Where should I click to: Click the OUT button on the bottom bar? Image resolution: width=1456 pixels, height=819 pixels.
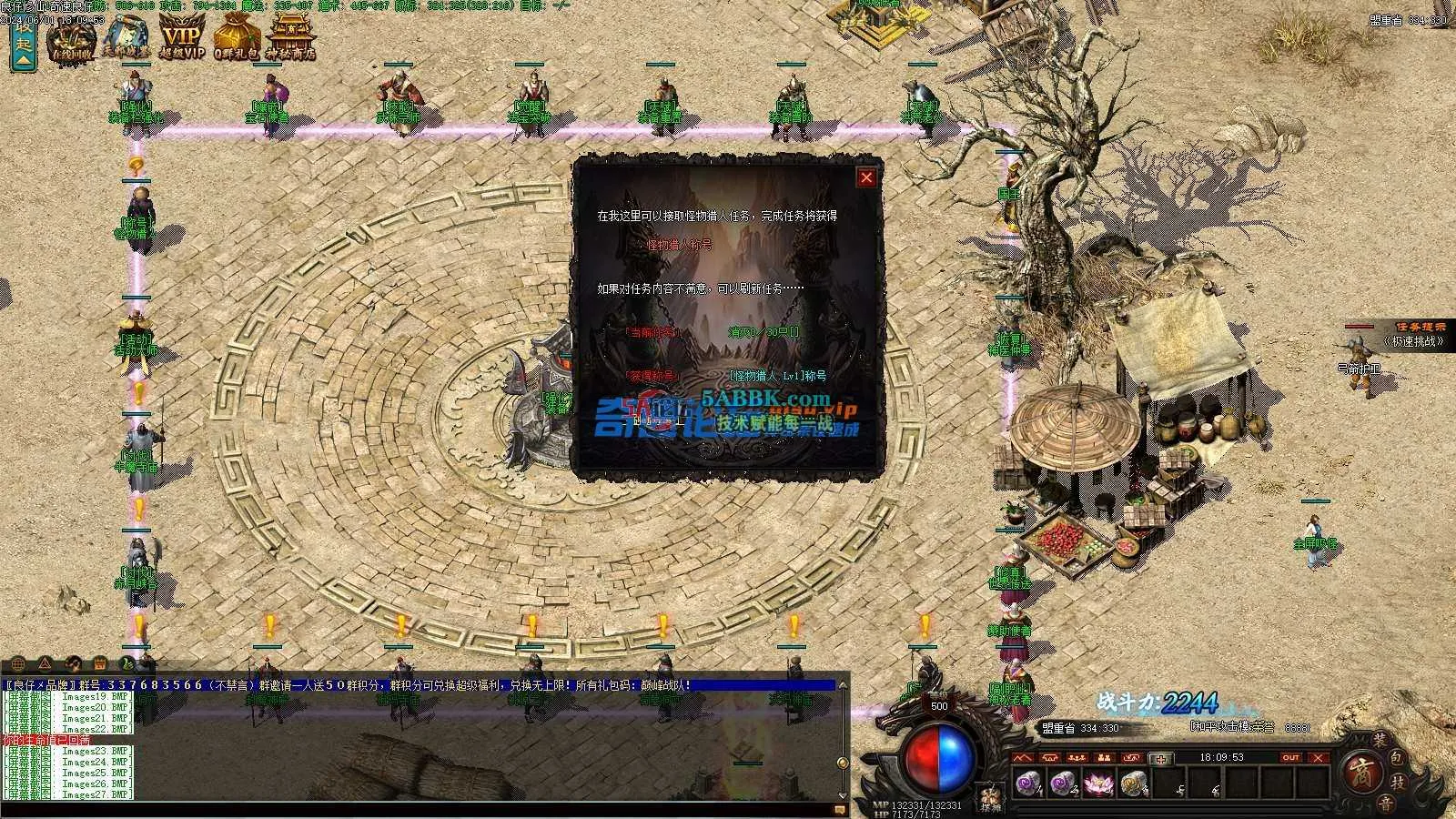click(1290, 757)
